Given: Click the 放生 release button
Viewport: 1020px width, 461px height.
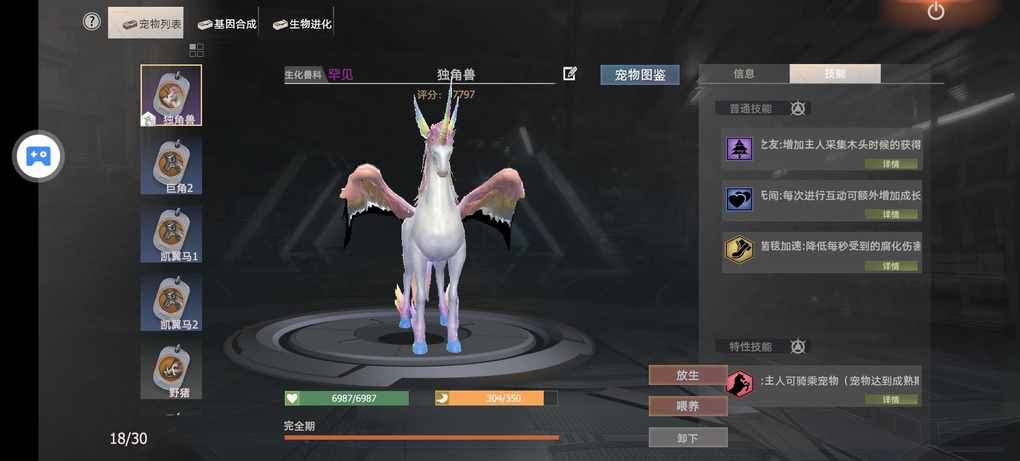Looking at the screenshot, I should tap(687, 375).
